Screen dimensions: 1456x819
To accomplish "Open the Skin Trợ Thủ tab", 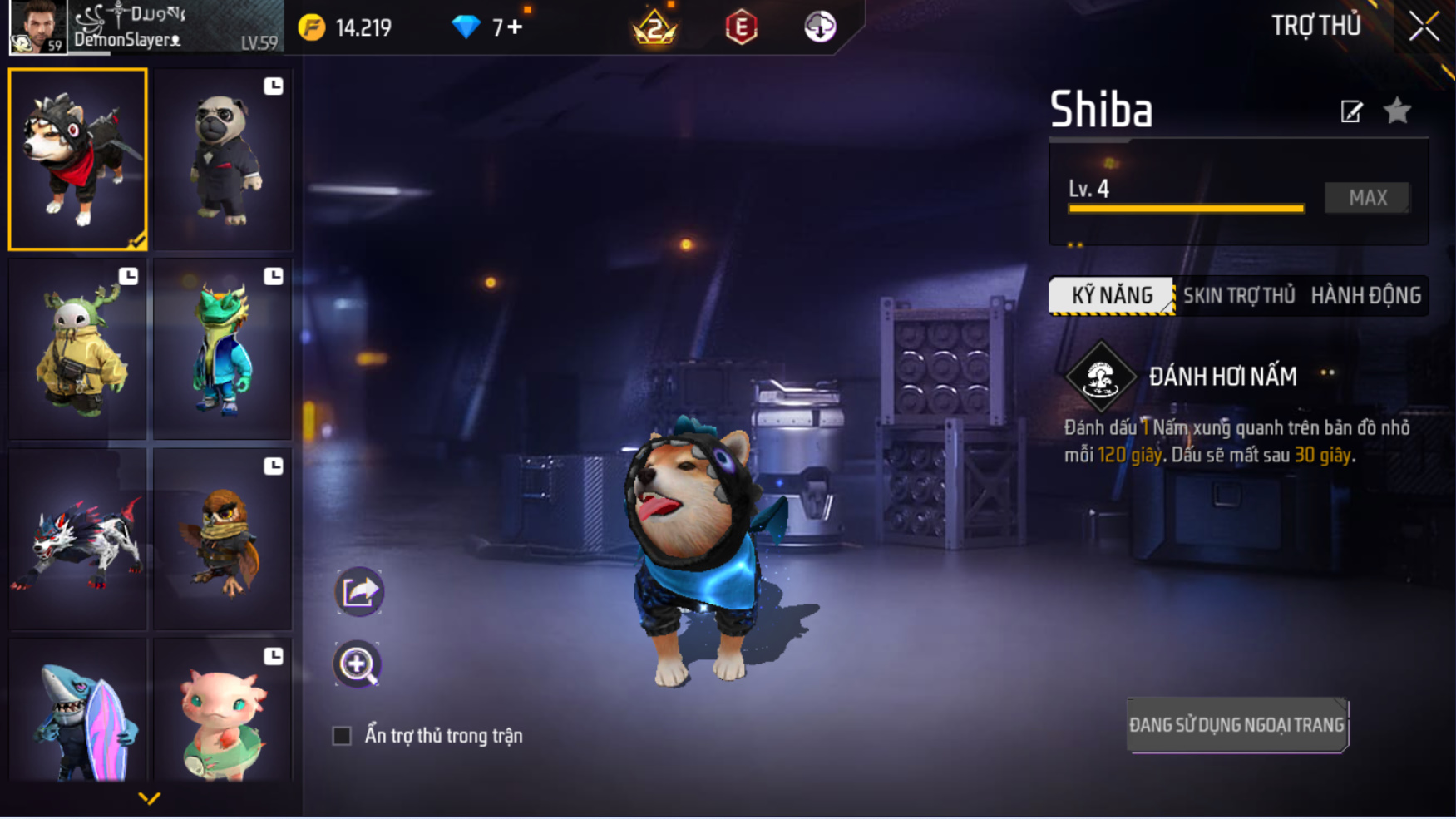I will [x=1238, y=295].
